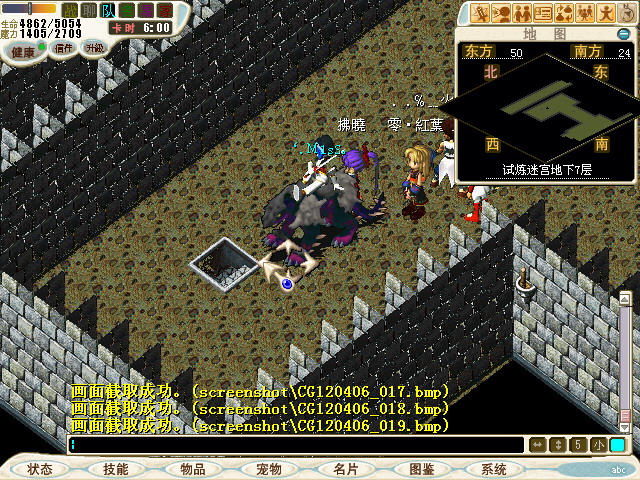
Task: Toggle the 聊 chat mode switch
Action: [x=87, y=9]
